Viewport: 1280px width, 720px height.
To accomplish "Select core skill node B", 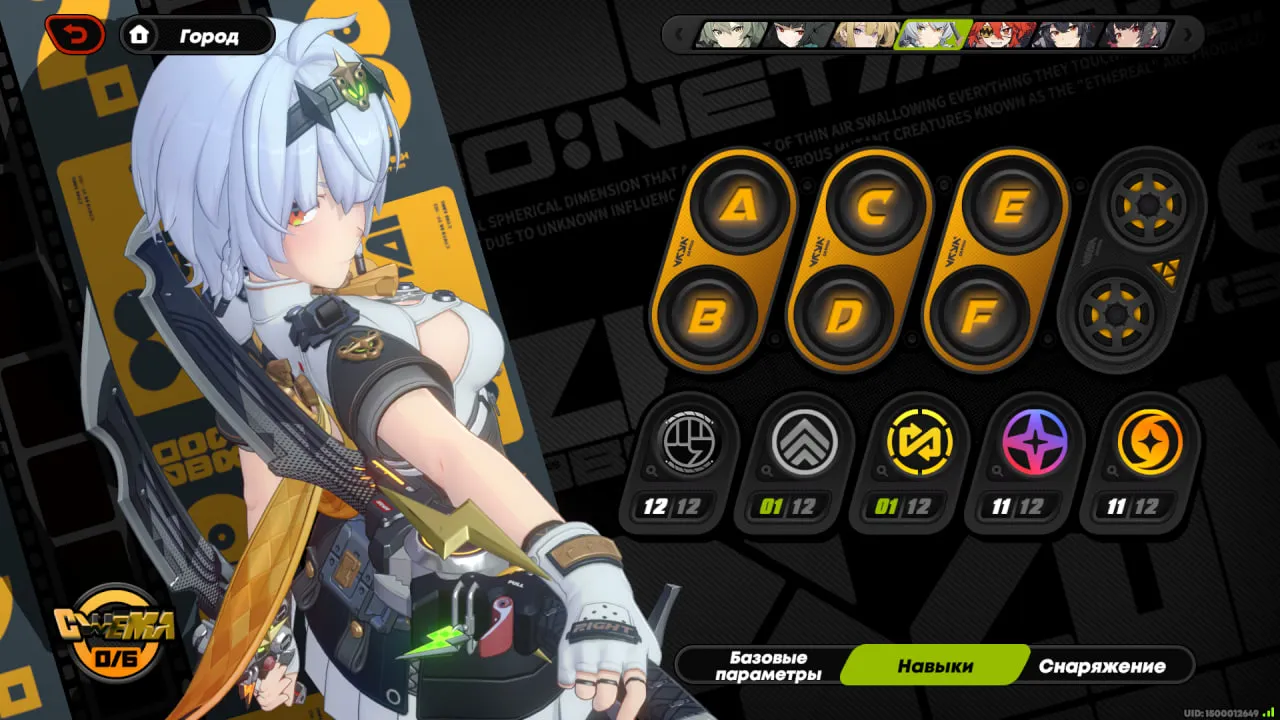I will pos(708,317).
